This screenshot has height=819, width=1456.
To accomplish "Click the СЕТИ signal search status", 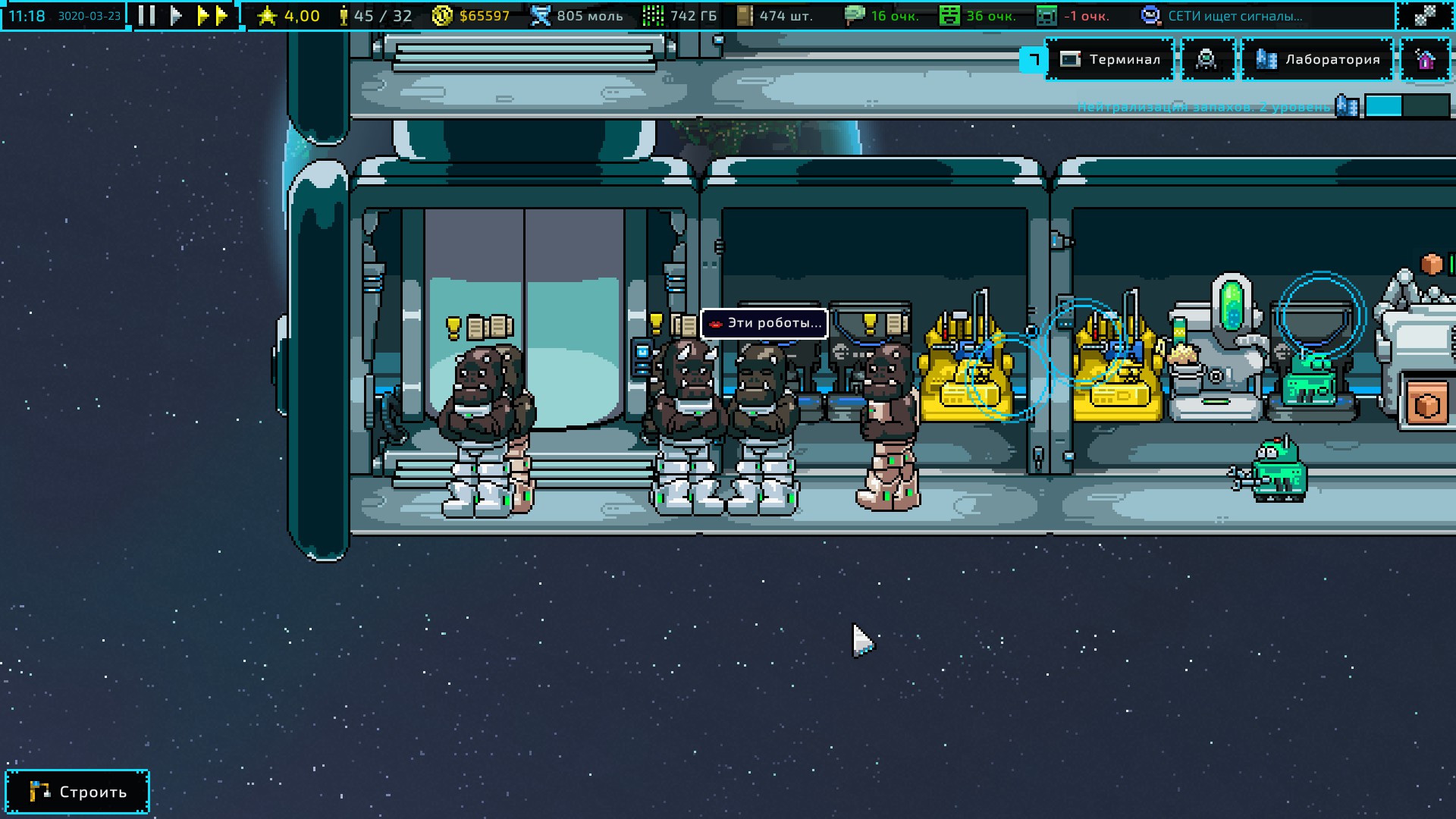I will point(1222,16).
